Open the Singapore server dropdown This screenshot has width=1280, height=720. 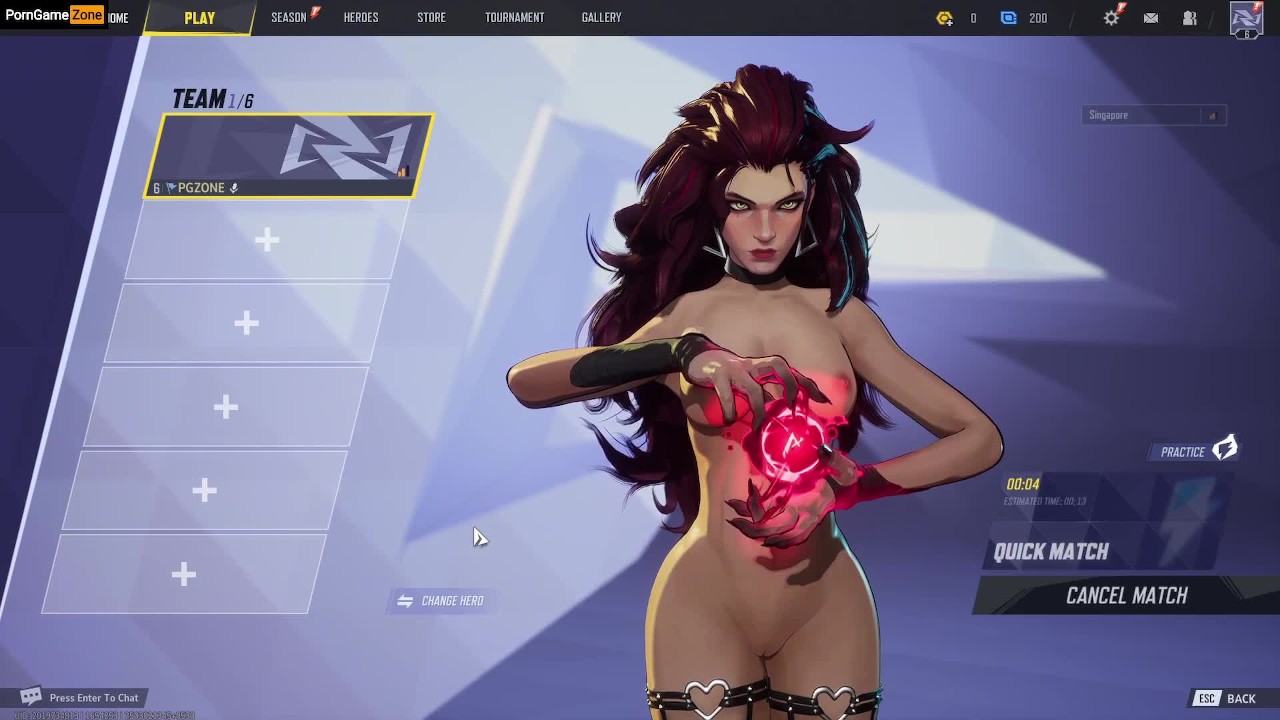(1153, 115)
